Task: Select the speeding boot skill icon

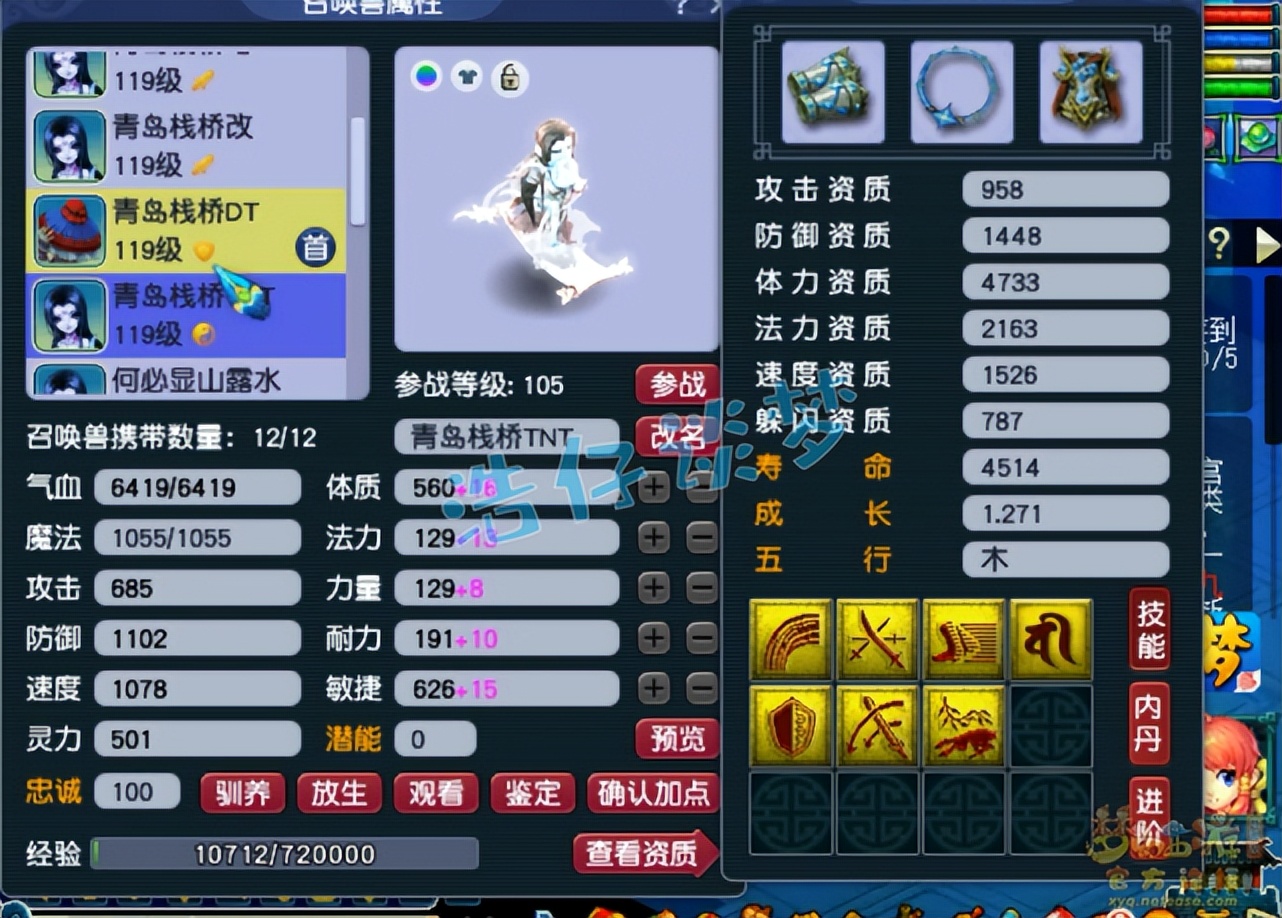Action: [x=963, y=639]
